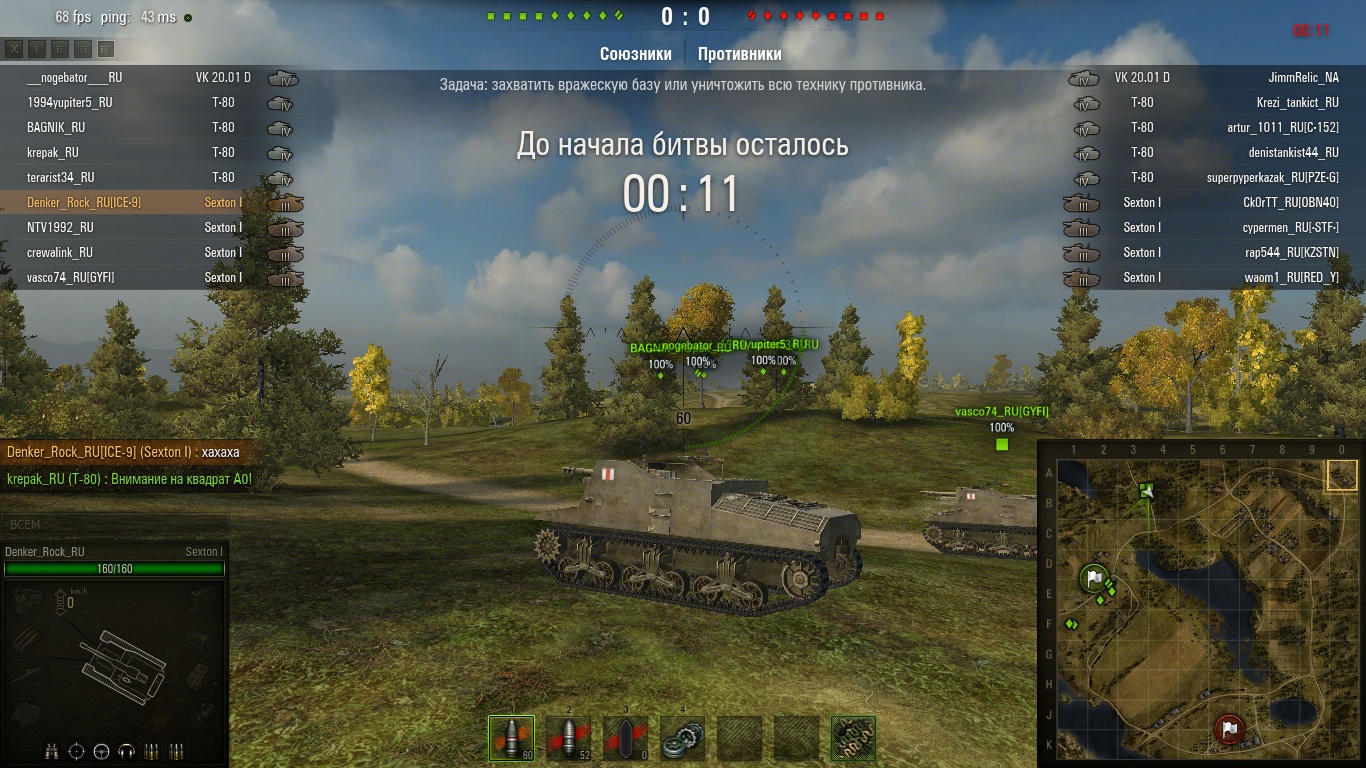The image size is (1366, 768).
Task: Select enemy waom1_RU[RED_Y] in the enemy list
Action: pyautogui.click(x=1291, y=277)
